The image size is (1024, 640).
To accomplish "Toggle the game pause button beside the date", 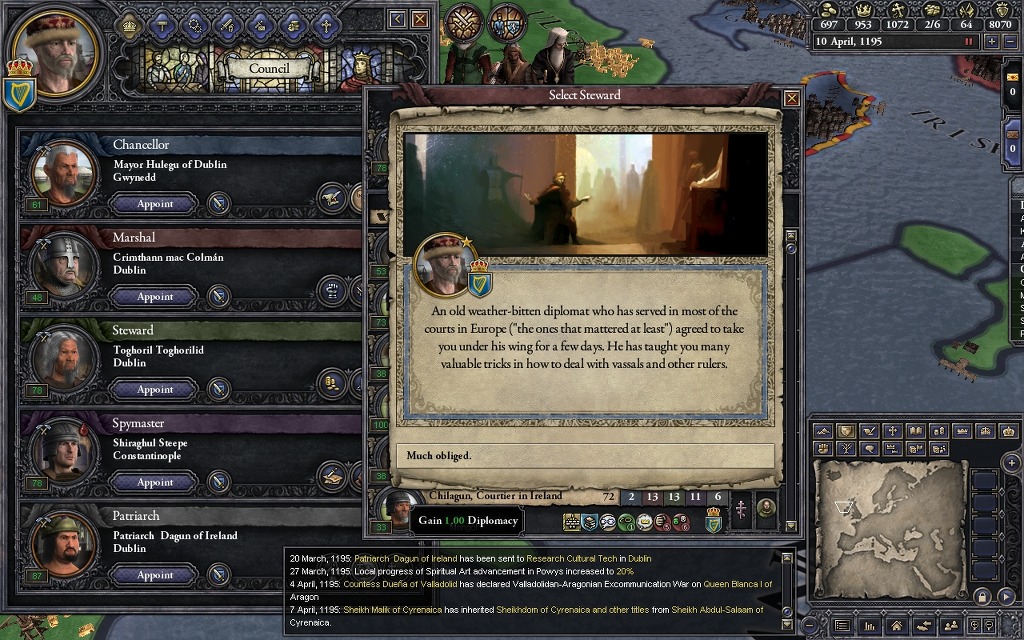I will click(968, 42).
